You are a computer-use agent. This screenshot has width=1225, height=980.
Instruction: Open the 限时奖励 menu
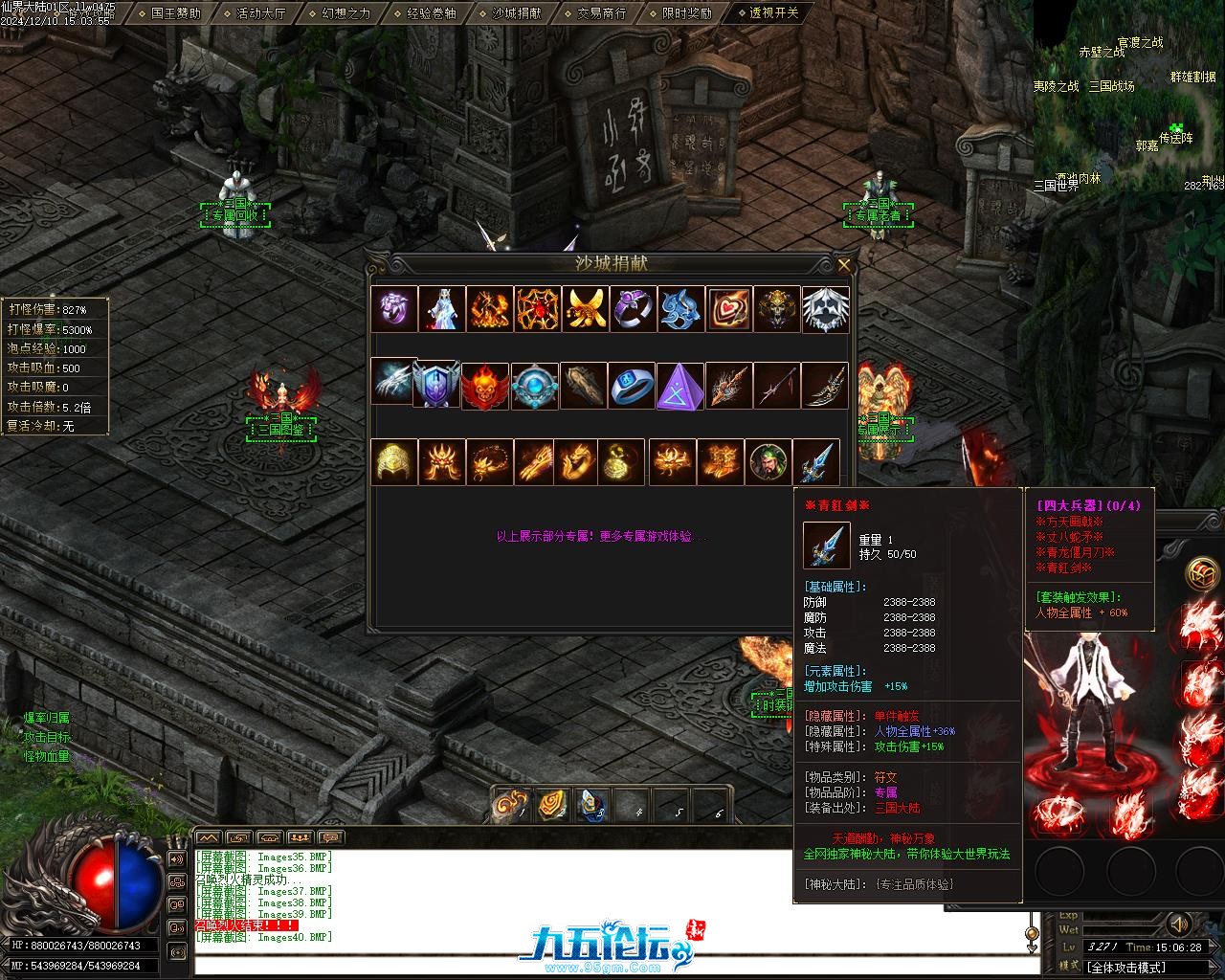686,13
